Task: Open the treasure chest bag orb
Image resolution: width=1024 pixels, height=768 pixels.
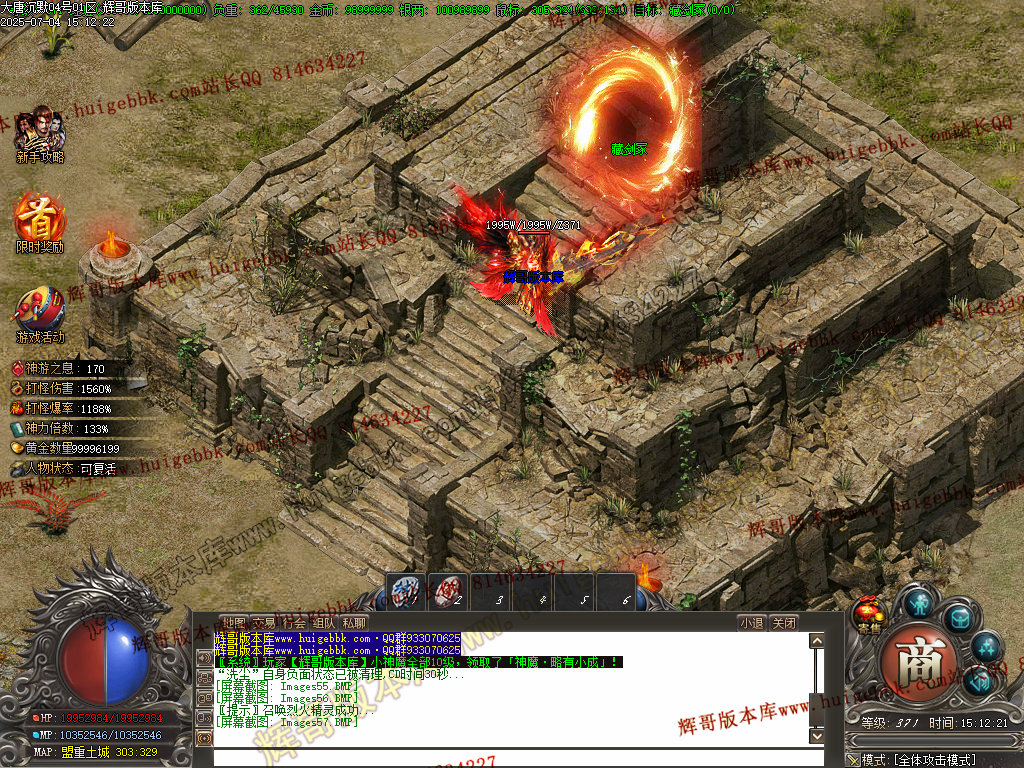Action: coord(959,618)
